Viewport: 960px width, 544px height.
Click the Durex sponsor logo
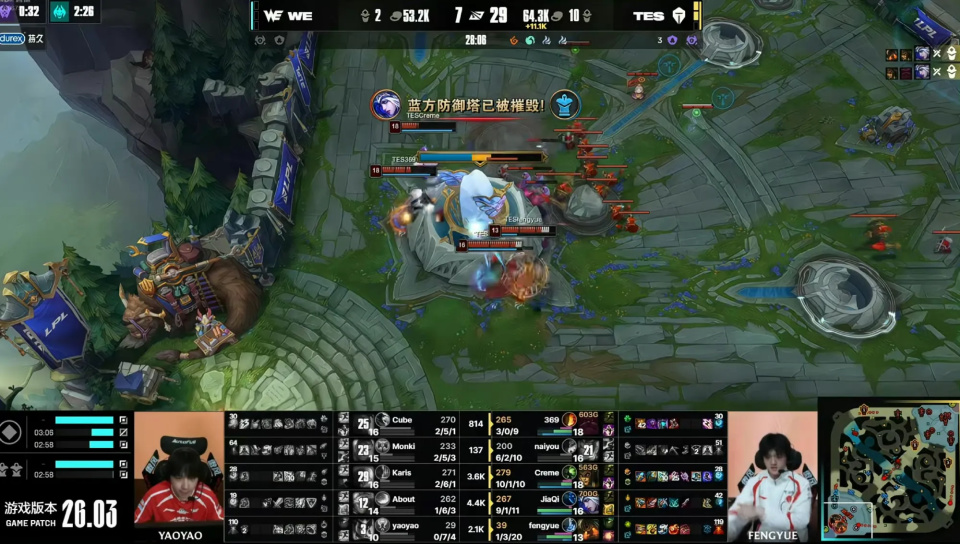point(12,38)
